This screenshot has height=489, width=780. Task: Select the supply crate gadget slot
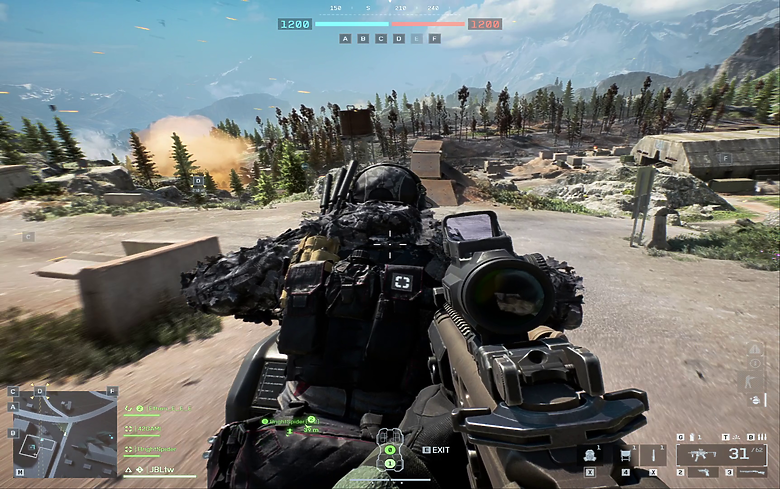(625, 455)
